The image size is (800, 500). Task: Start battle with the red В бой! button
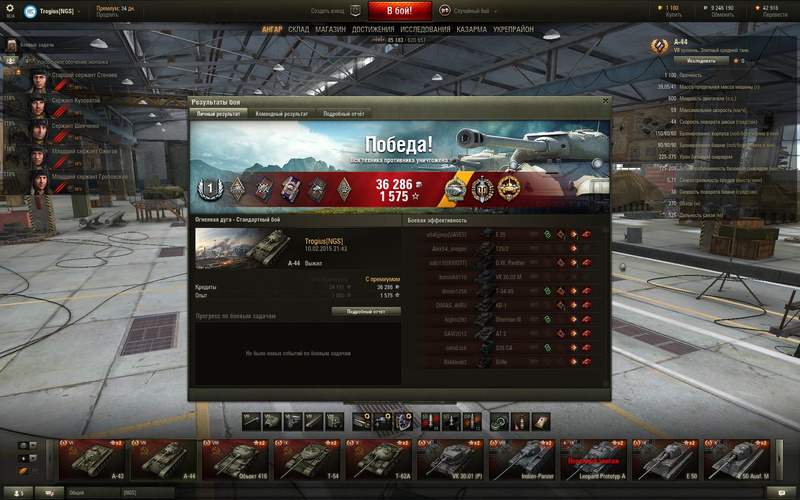tap(400, 11)
